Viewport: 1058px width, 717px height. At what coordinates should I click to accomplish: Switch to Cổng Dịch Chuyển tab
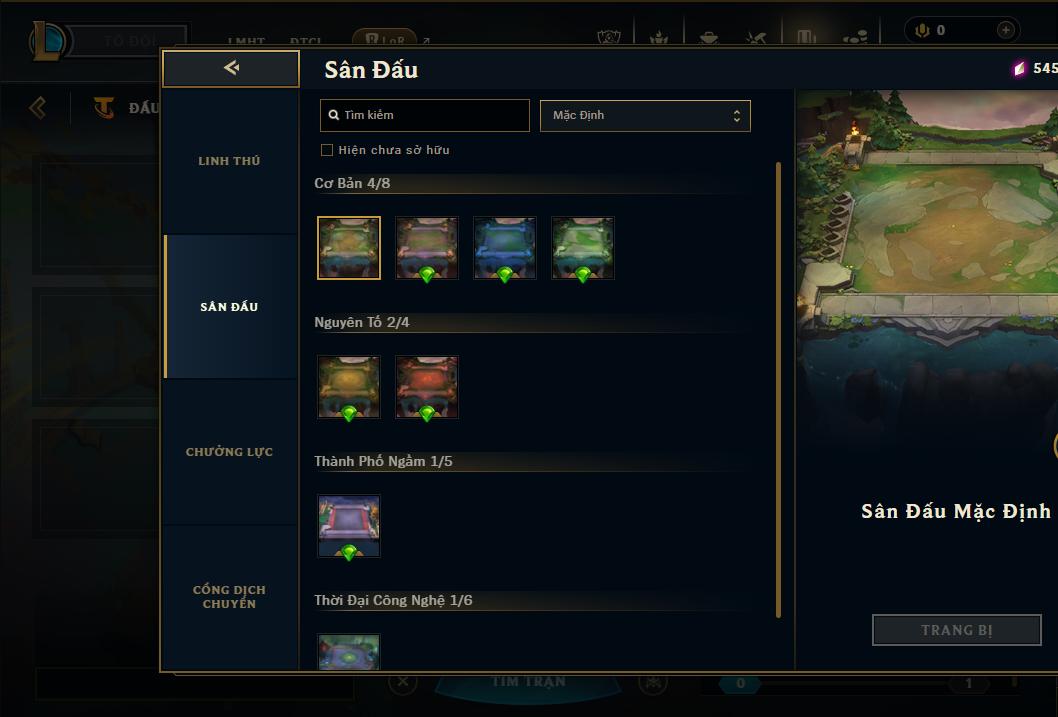pyautogui.click(x=229, y=597)
